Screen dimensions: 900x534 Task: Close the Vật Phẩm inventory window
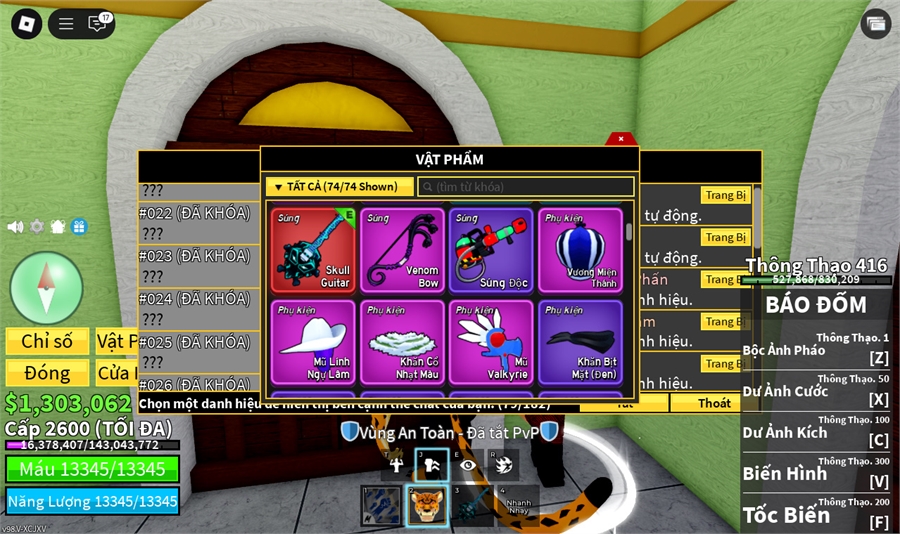point(621,139)
